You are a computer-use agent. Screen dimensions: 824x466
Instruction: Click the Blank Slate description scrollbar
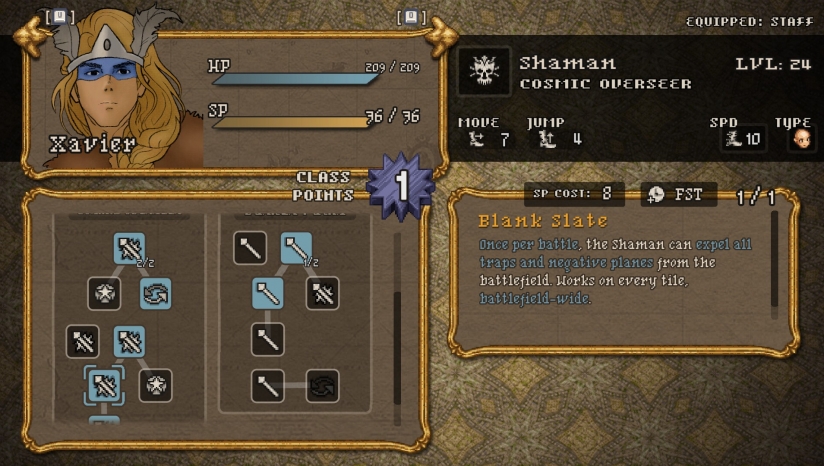[x=773, y=260]
